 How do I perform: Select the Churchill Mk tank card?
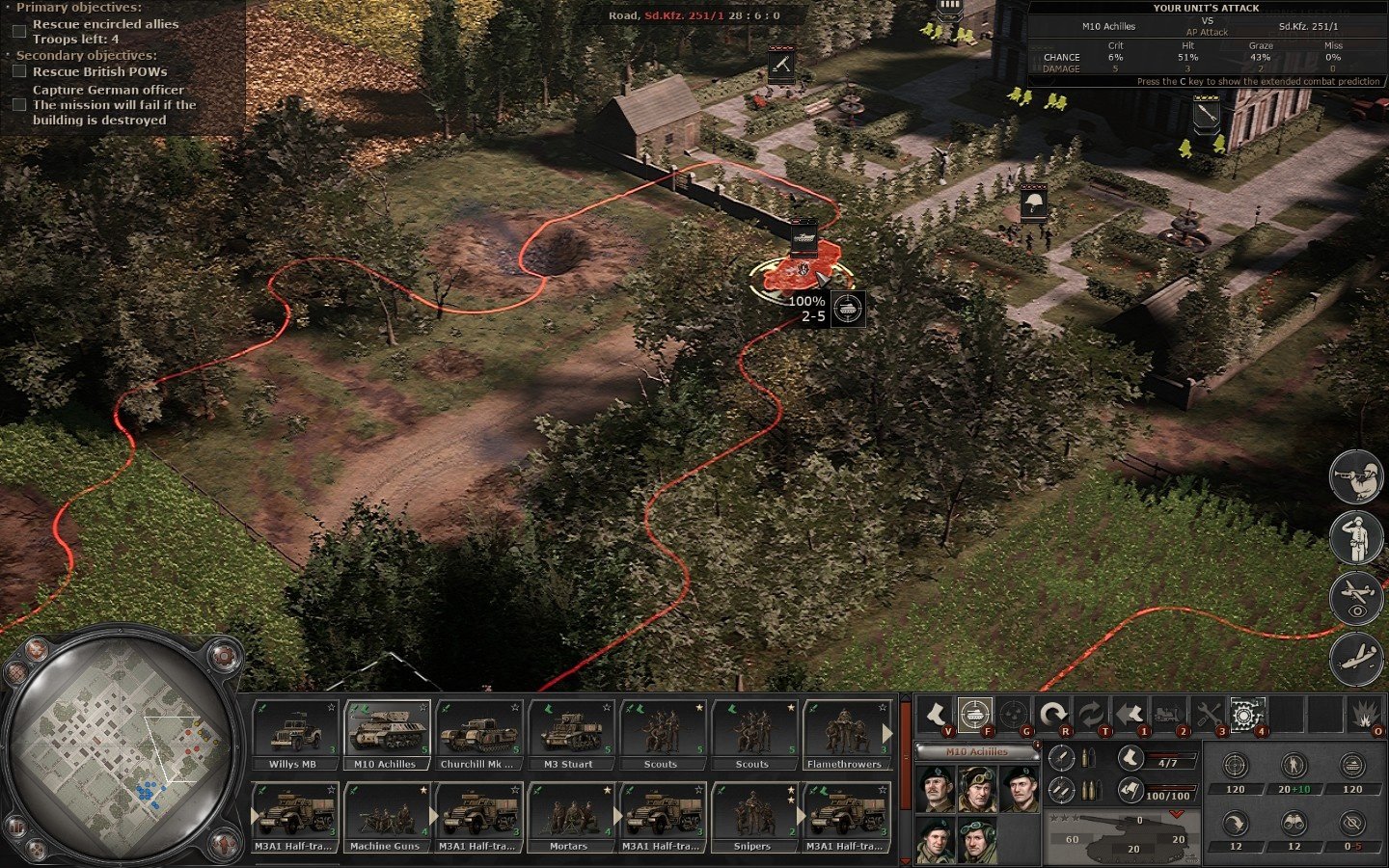coord(477,735)
